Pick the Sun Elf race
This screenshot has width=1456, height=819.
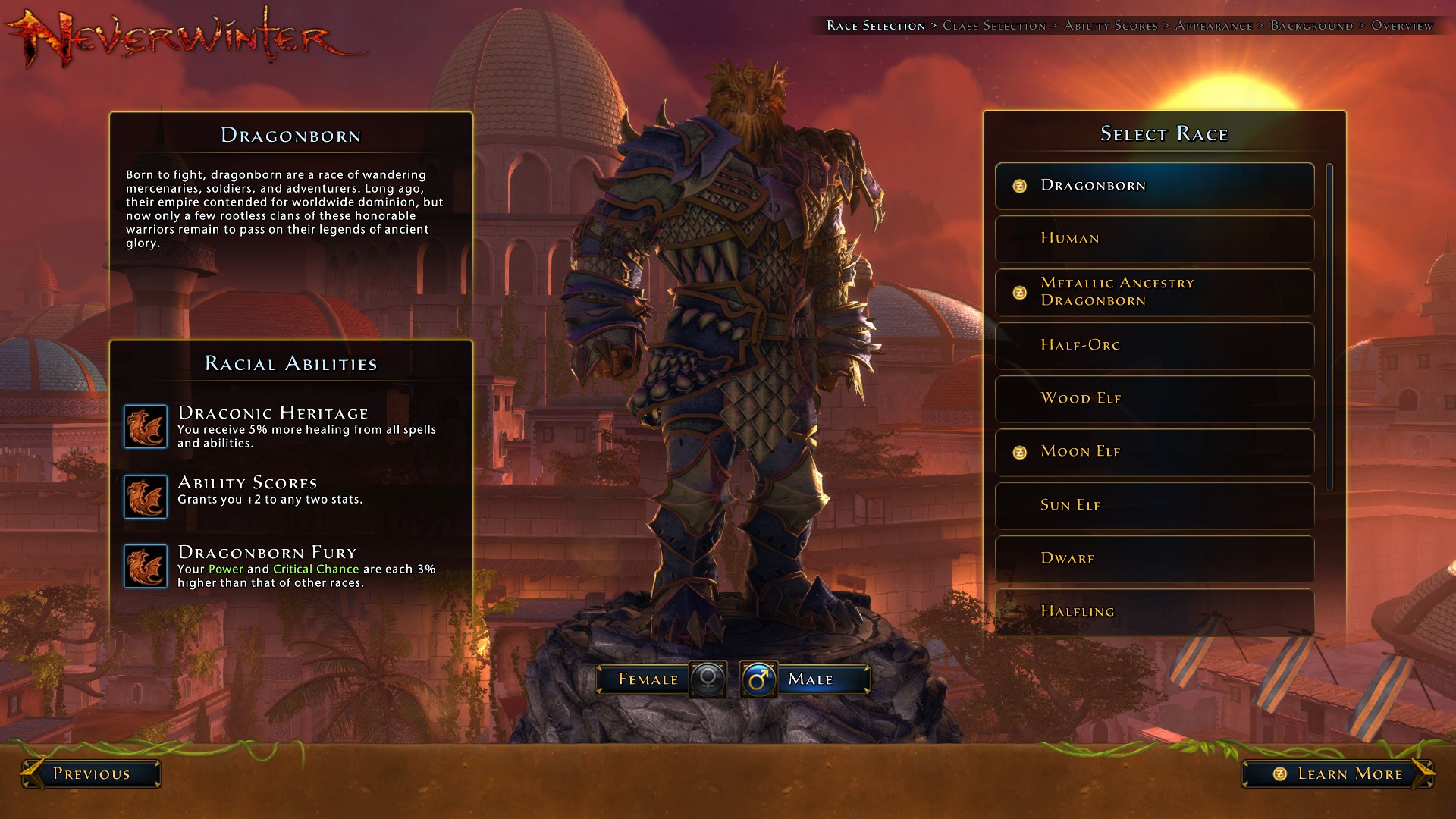[x=1154, y=506]
